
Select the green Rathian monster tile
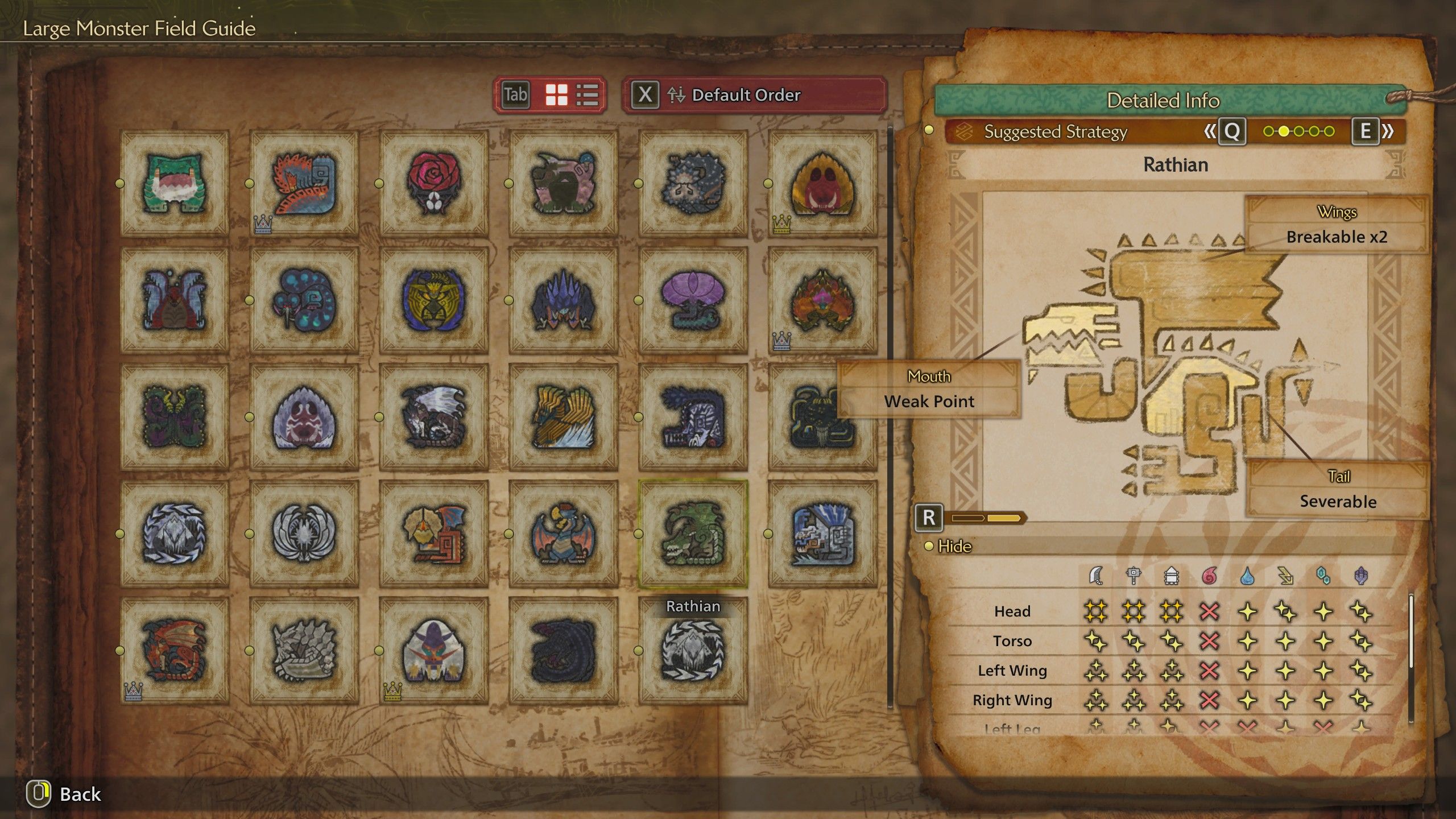click(x=693, y=533)
